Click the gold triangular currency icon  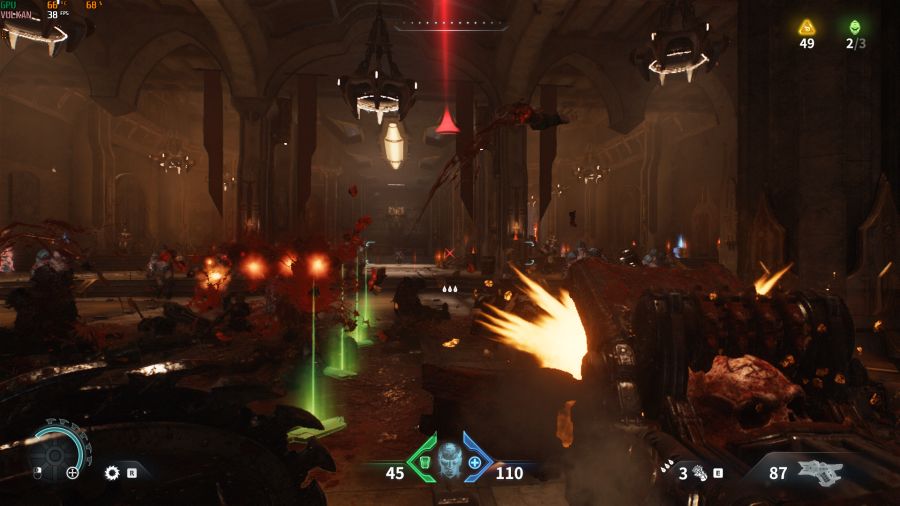[x=807, y=27]
